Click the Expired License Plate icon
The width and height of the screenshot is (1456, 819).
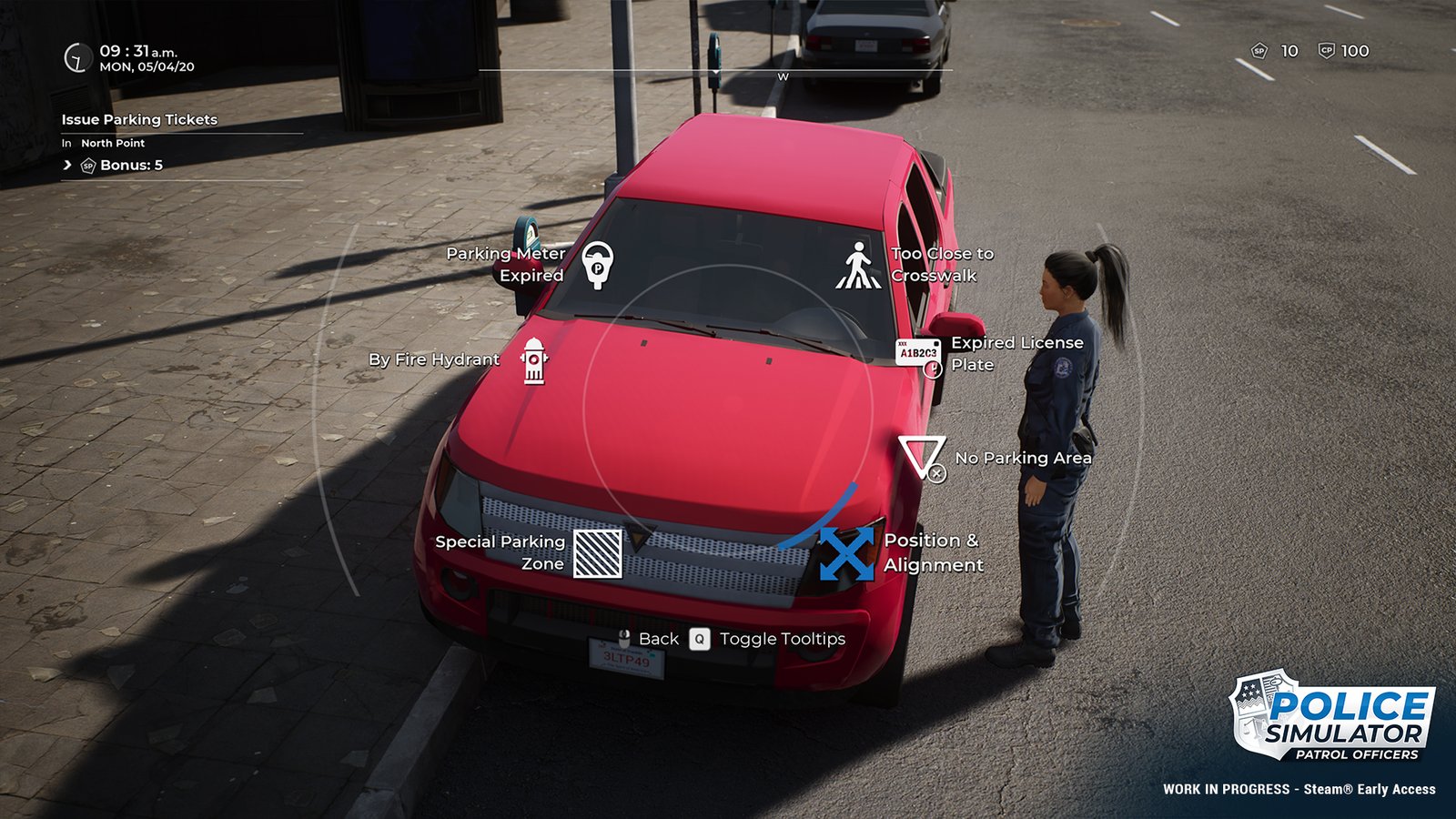(916, 354)
